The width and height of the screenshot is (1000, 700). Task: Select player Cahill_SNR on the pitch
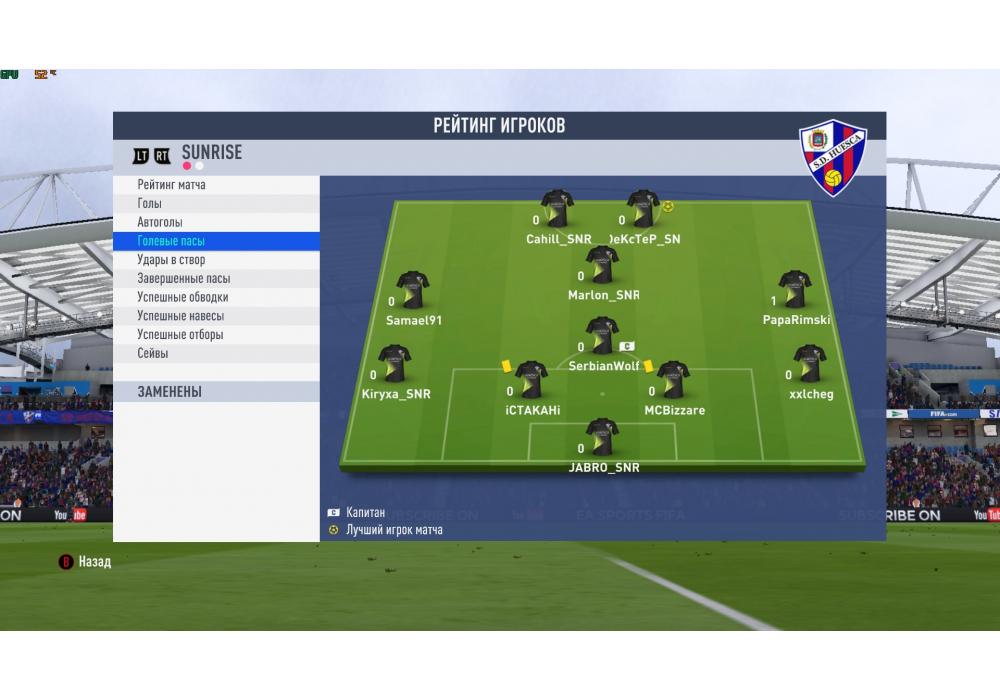point(557,209)
